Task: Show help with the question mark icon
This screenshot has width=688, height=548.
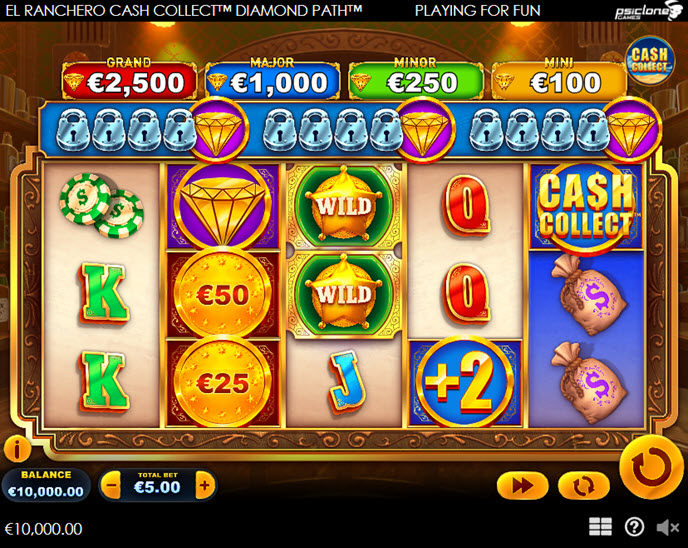Action: click(x=634, y=527)
